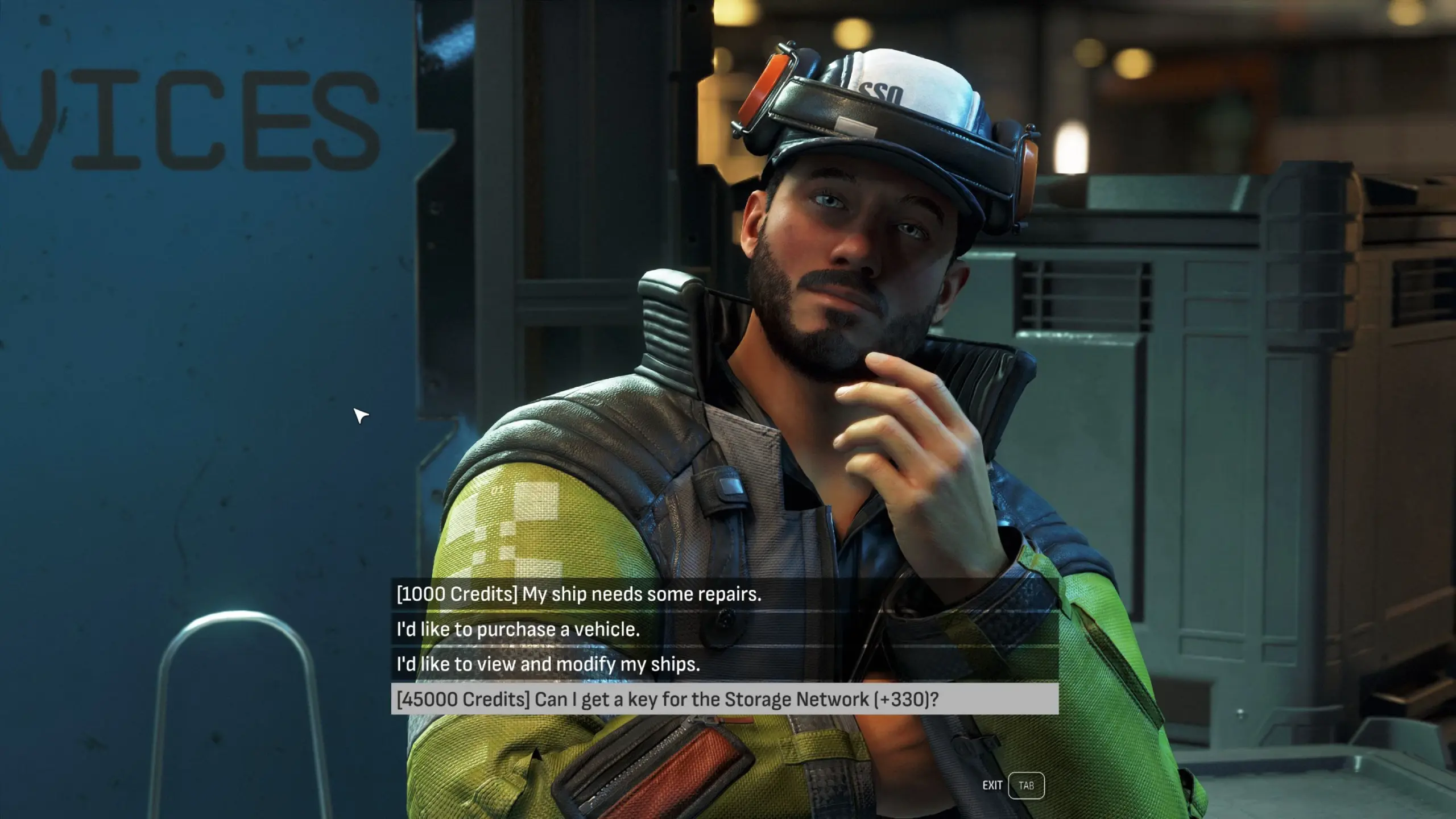The height and width of the screenshot is (819, 1456).
Task: Pick the view and modify ships reply
Action: coord(548,664)
